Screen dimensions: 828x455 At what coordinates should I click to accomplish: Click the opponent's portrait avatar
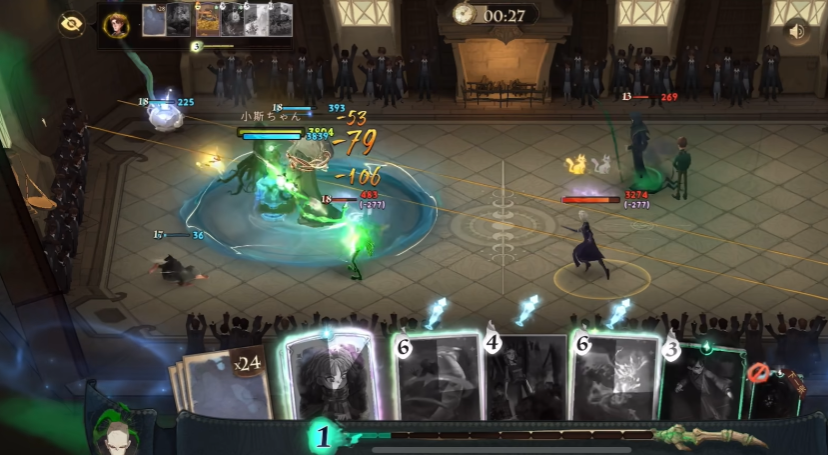[x=117, y=24]
